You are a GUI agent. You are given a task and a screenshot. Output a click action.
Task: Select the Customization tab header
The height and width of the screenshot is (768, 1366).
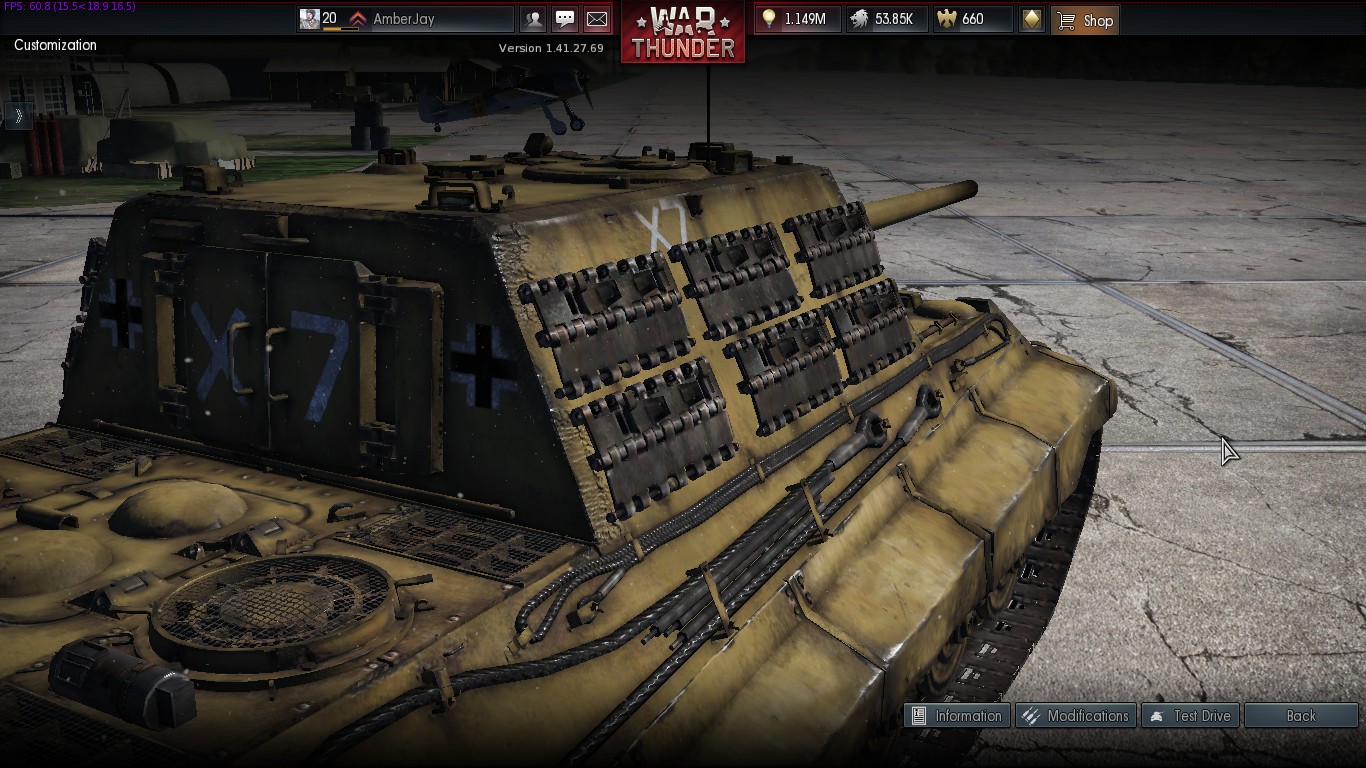coord(55,45)
